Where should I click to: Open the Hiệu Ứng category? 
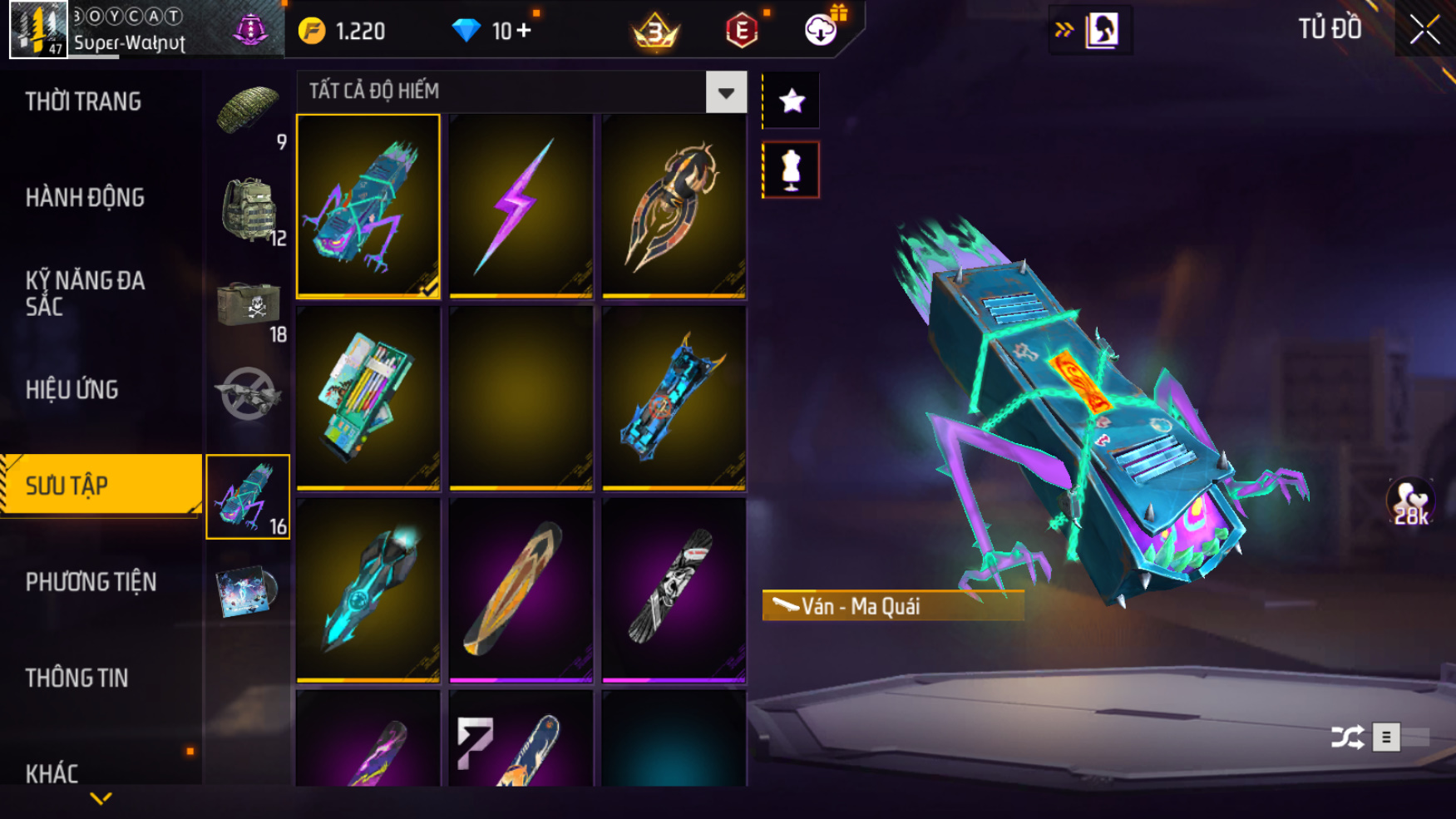[72, 390]
